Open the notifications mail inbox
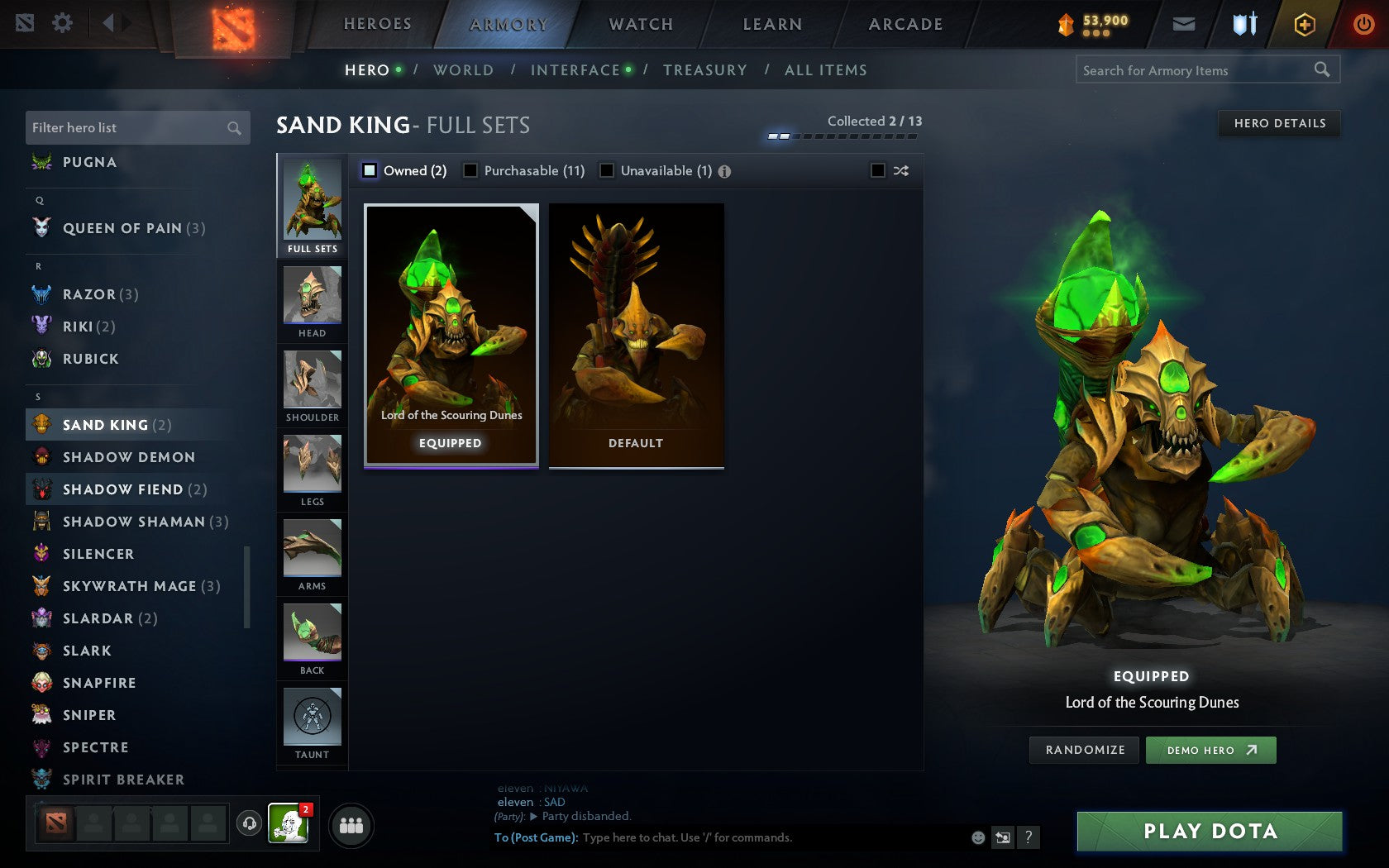Image resolution: width=1389 pixels, height=868 pixels. [x=1184, y=24]
